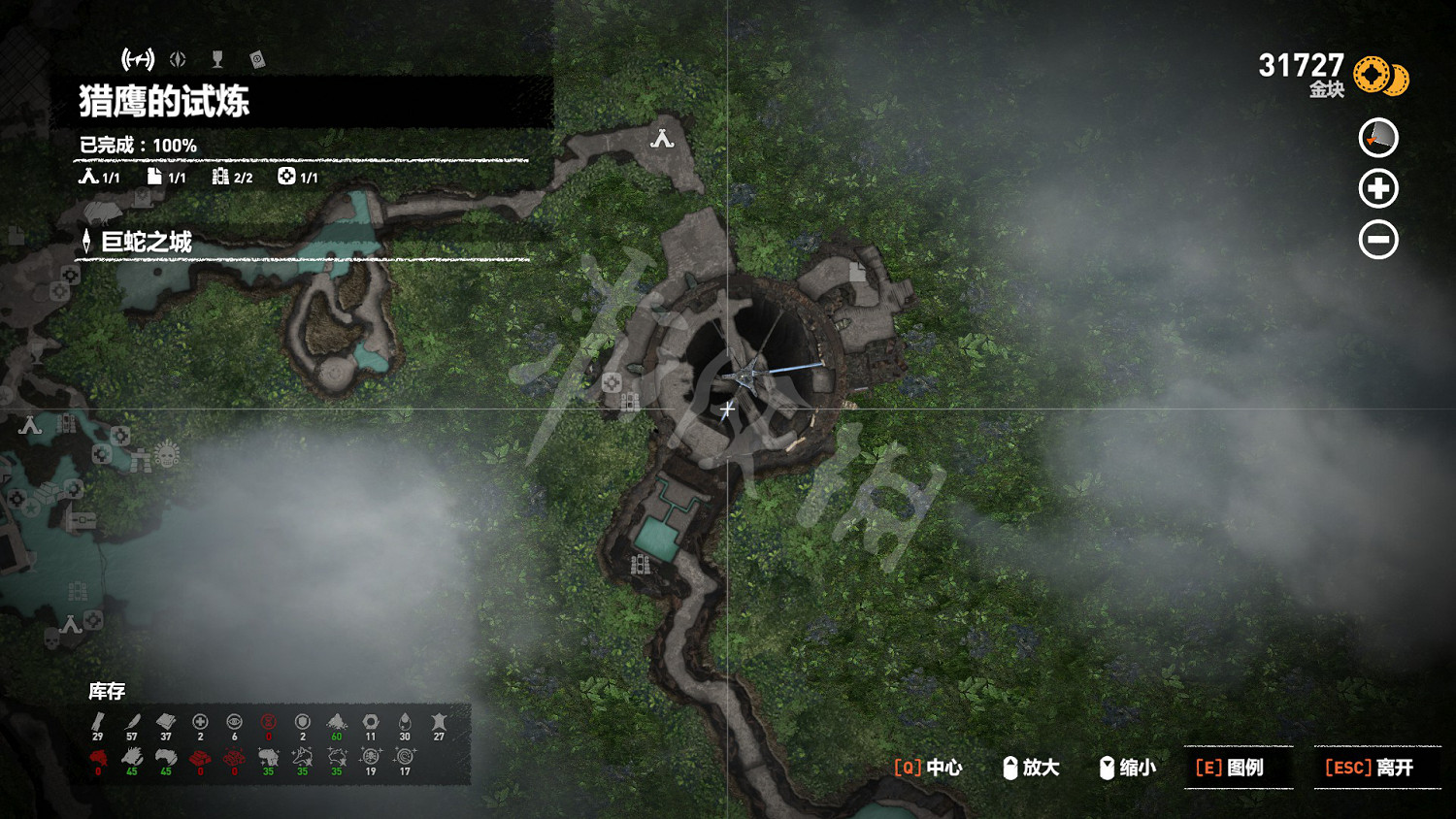
Task: Click the gold coins currency icon
Action: [1380, 76]
